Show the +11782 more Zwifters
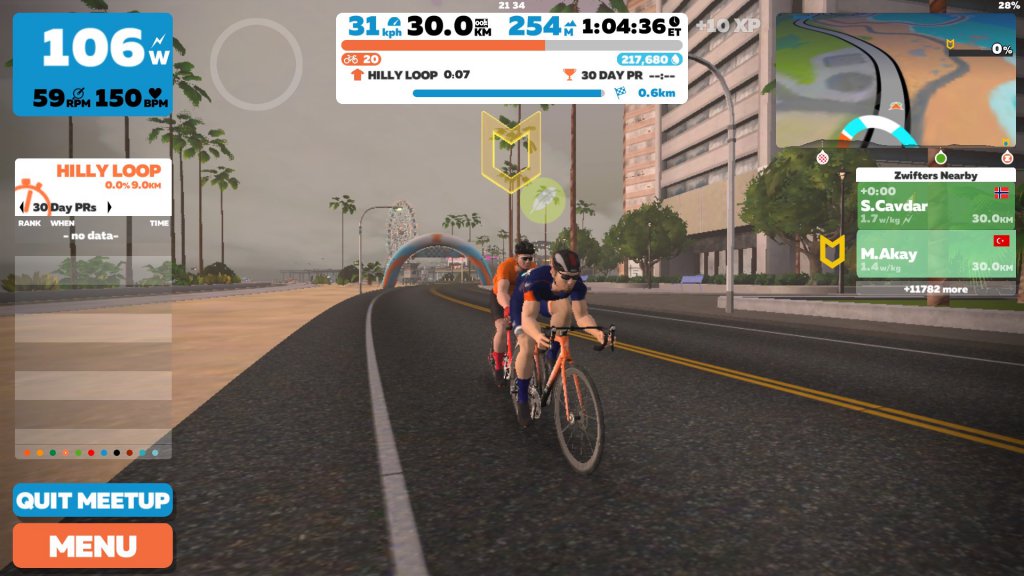Screen dimensions: 1024x576 tap(935, 289)
